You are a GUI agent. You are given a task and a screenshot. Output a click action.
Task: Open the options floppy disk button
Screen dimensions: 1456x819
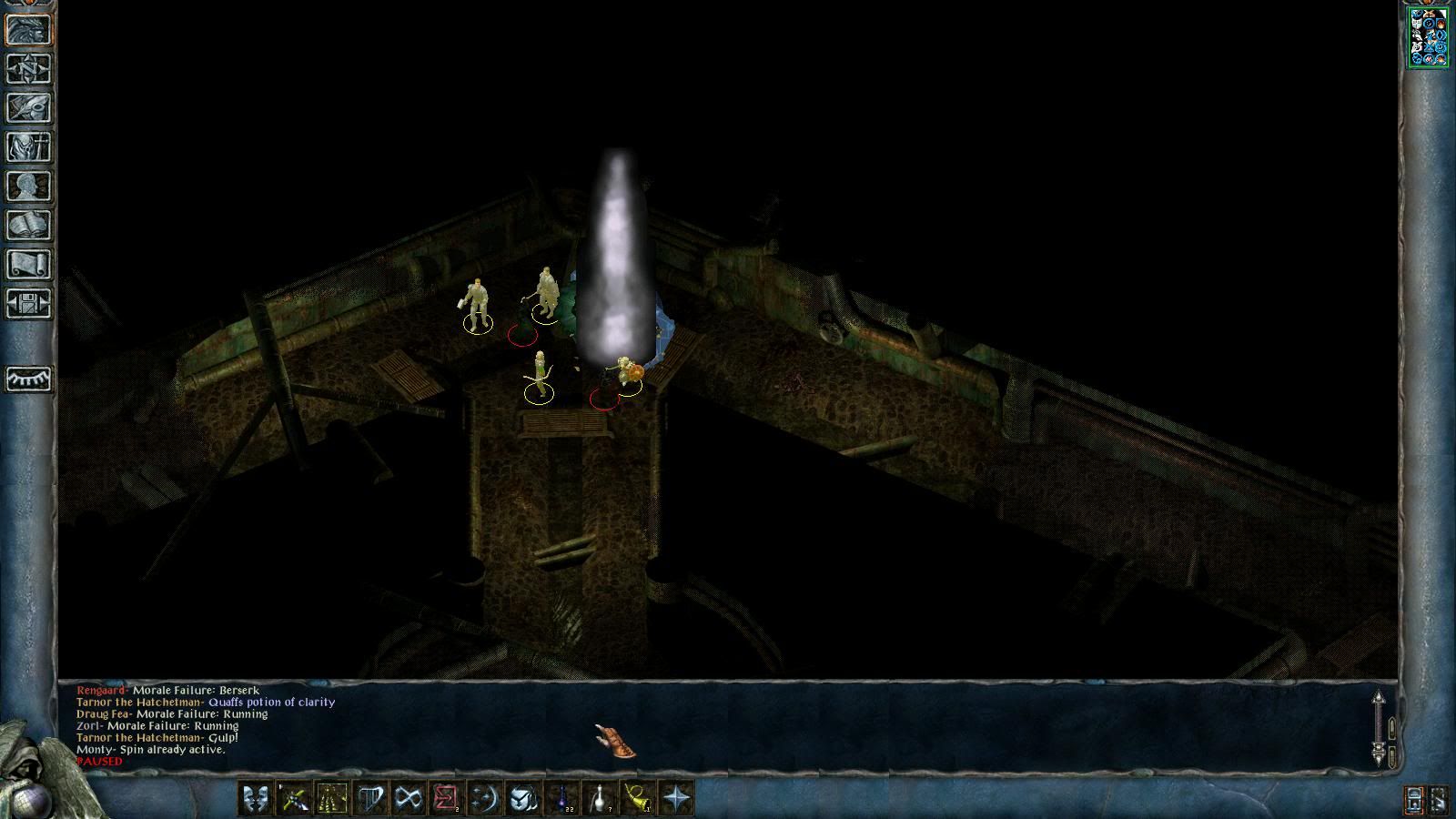29,304
